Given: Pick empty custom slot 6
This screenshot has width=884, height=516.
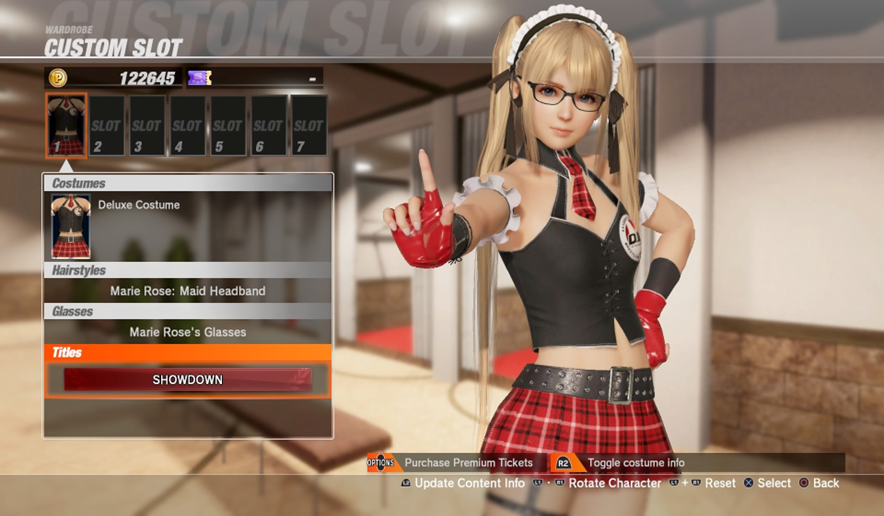Looking at the screenshot, I should pyautogui.click(x=268, y=126).
